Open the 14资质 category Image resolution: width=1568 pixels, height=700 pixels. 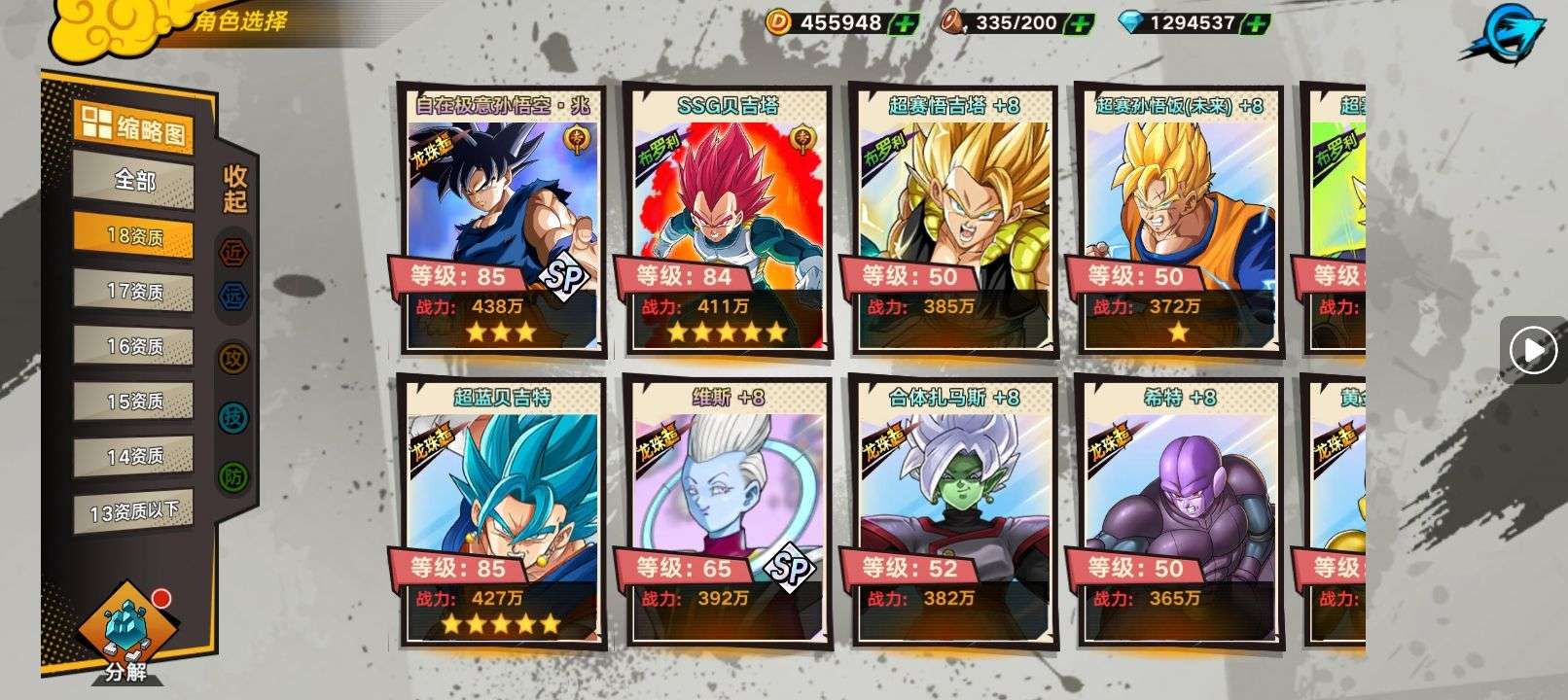(134, 456)
